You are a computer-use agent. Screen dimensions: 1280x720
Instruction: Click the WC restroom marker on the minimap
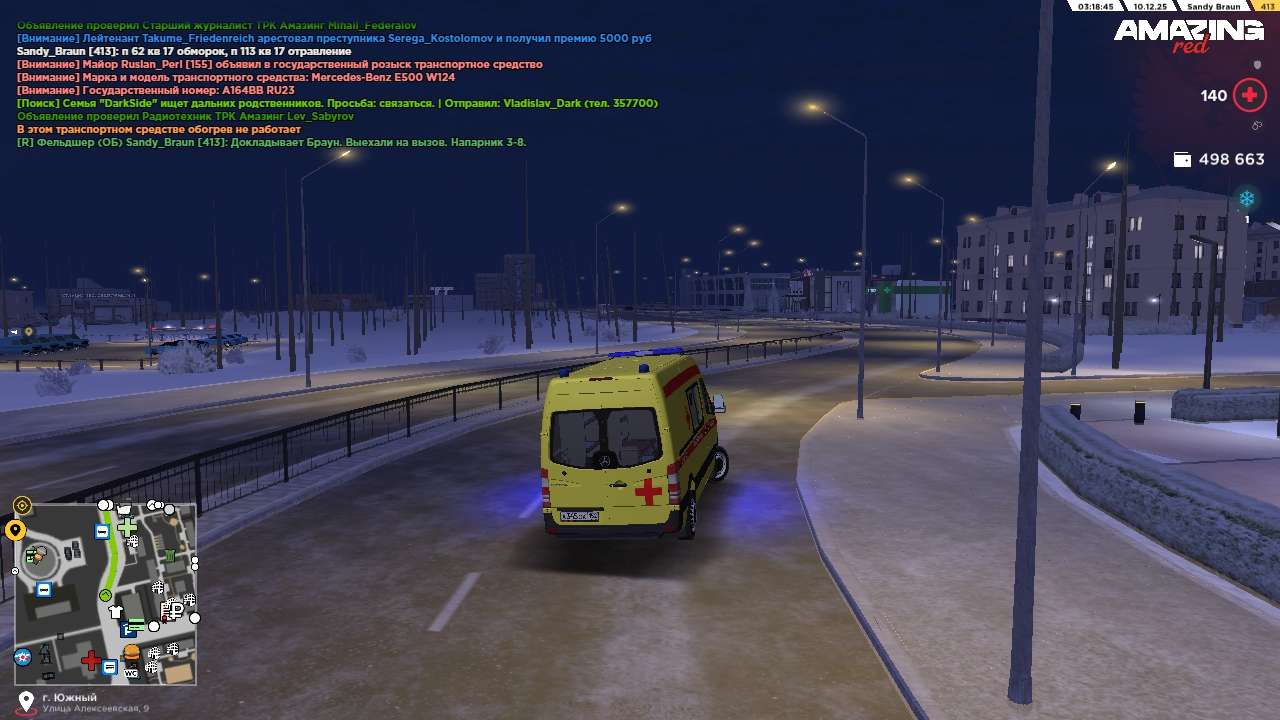point(131,672)
